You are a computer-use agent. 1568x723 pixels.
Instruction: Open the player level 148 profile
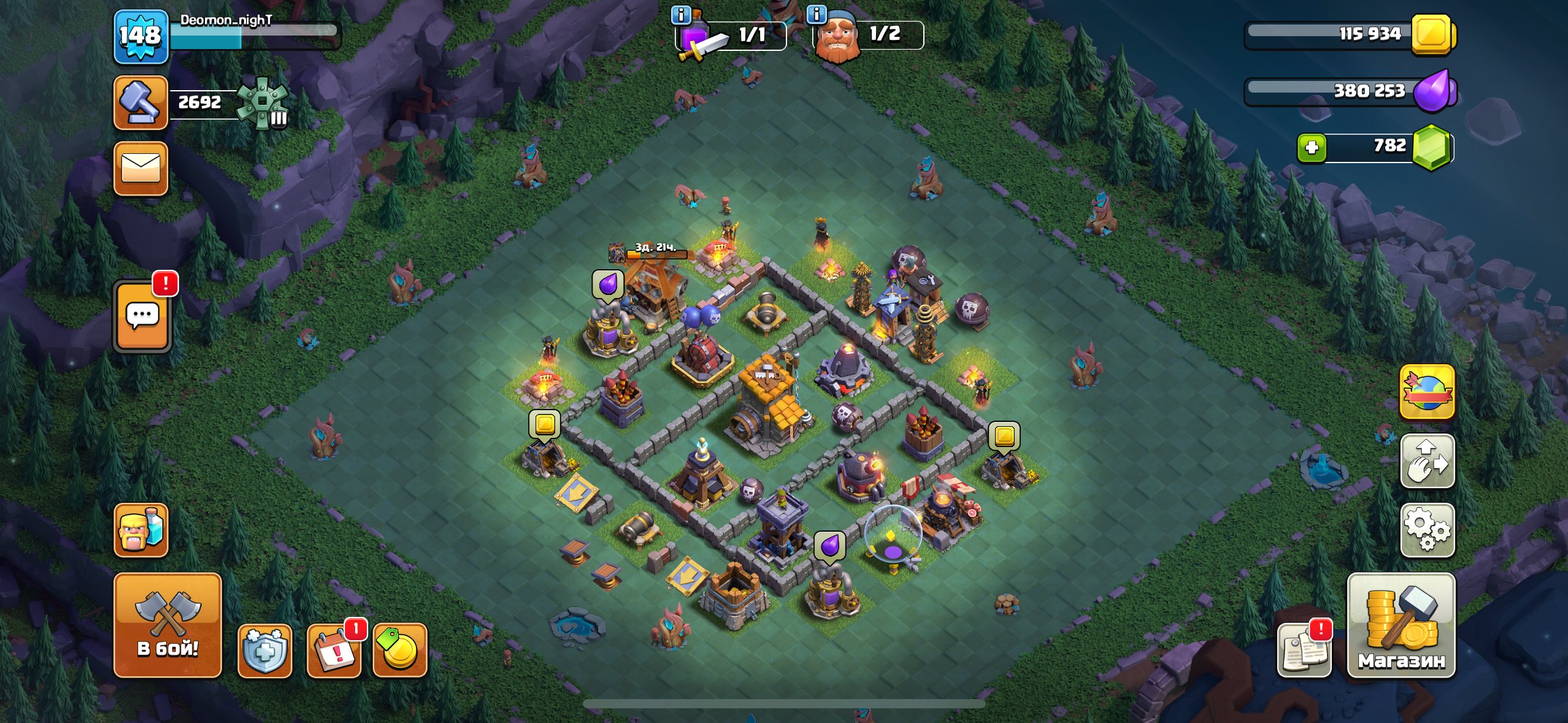[x=140, y=37]
